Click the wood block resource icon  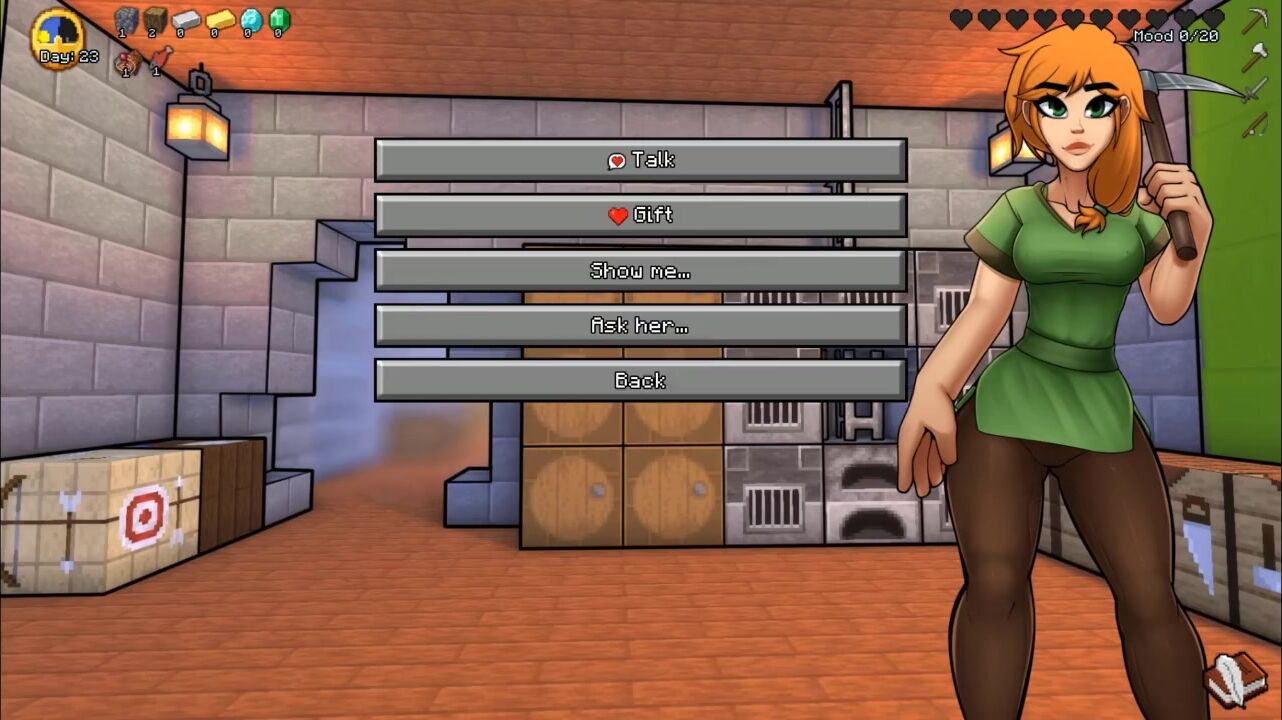[x=155, y=20]
